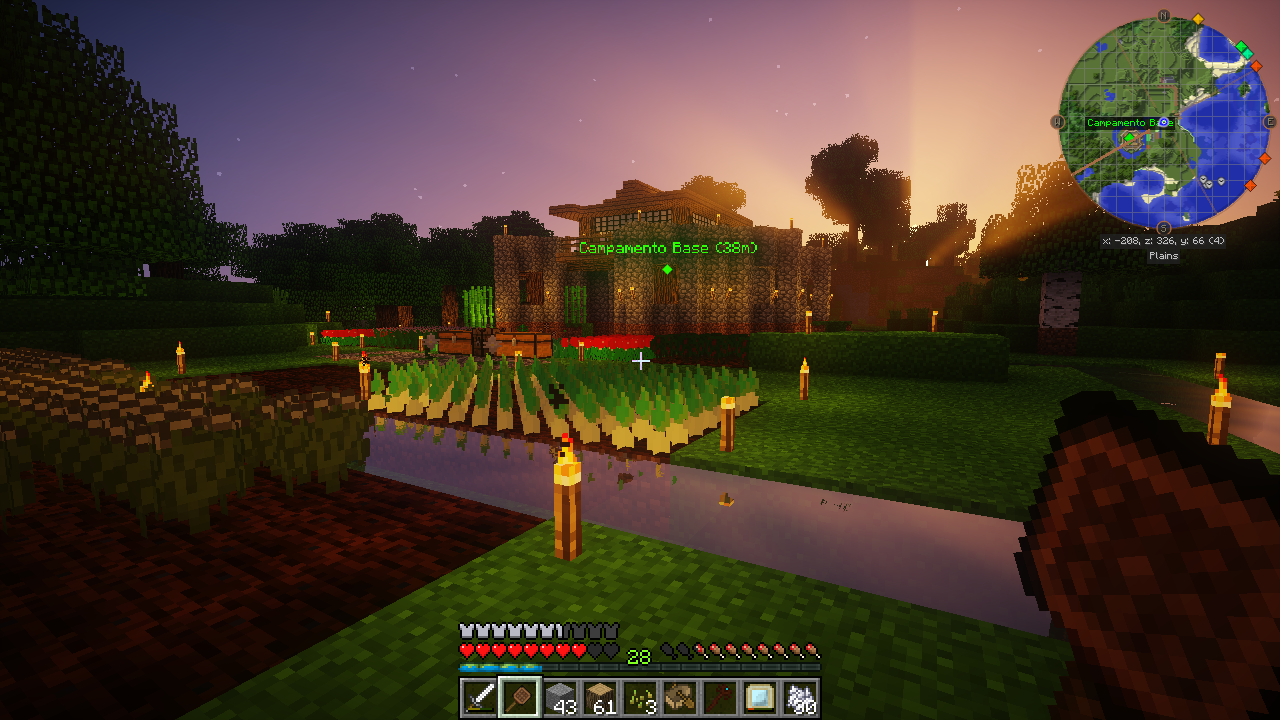This screenshot has width=1280, height=720.
Task: Click the experience bar above the hotbar
Action: click(640, 665)
